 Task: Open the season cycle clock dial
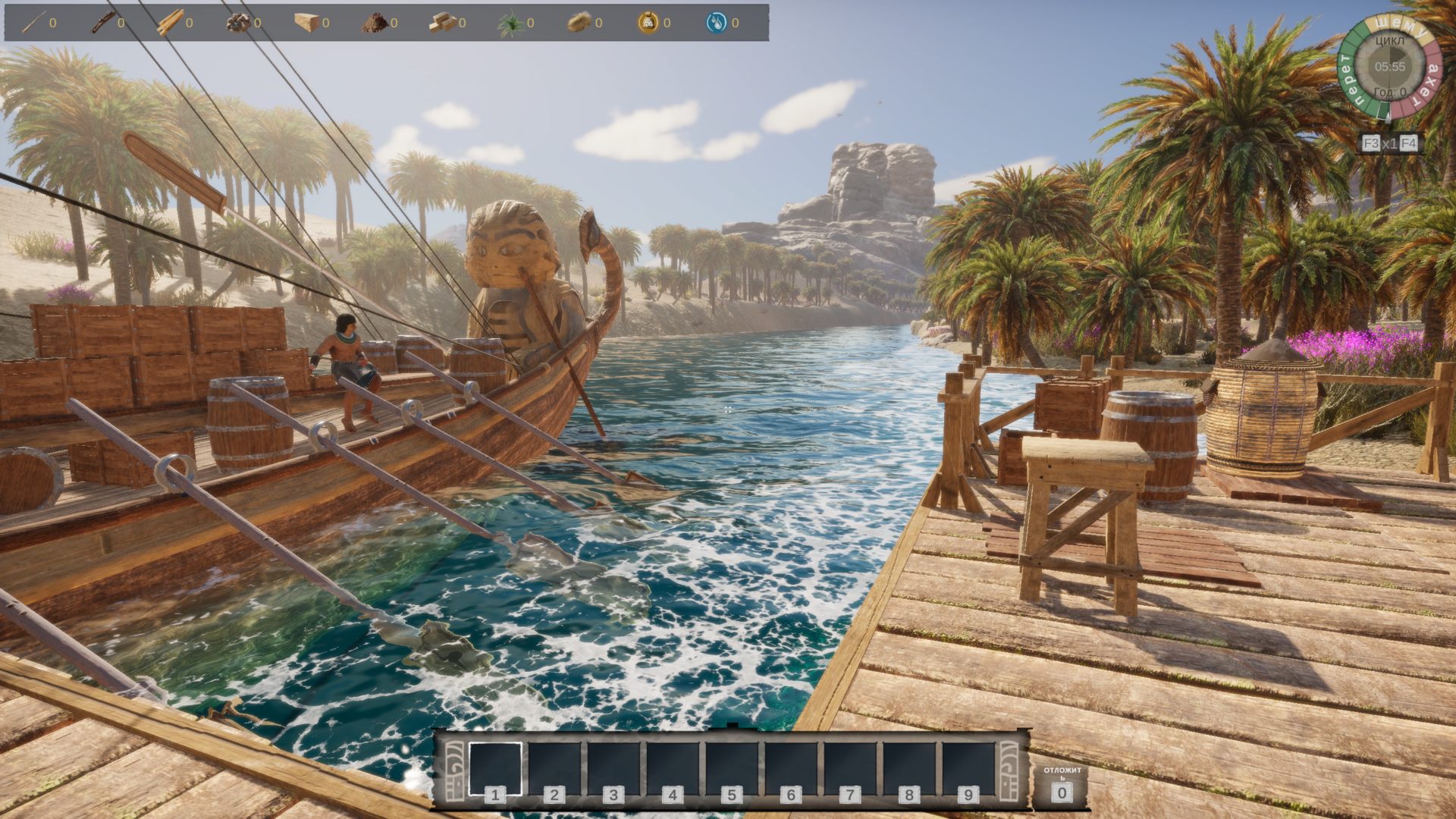(1389, 67)
